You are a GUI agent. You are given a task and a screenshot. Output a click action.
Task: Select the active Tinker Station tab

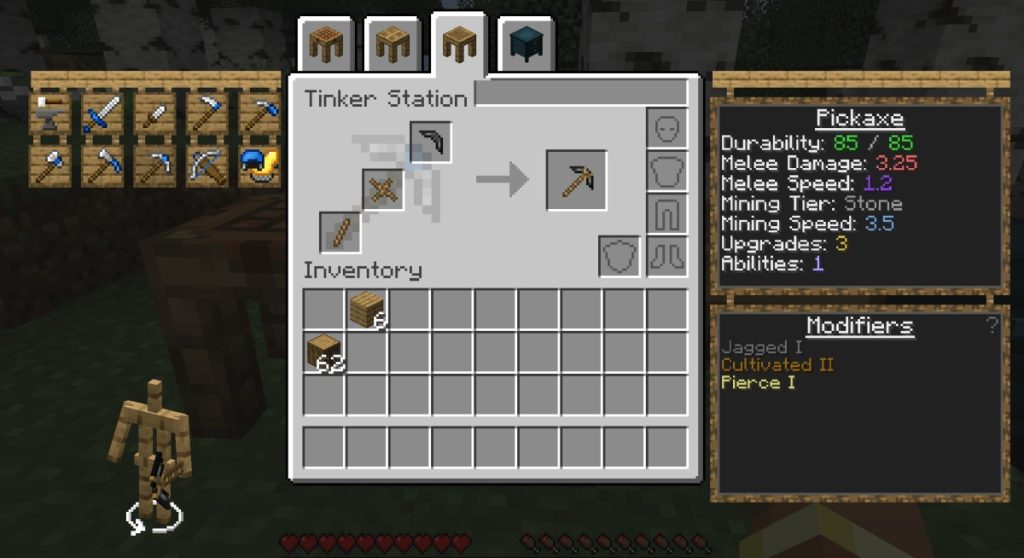[459, 42]
